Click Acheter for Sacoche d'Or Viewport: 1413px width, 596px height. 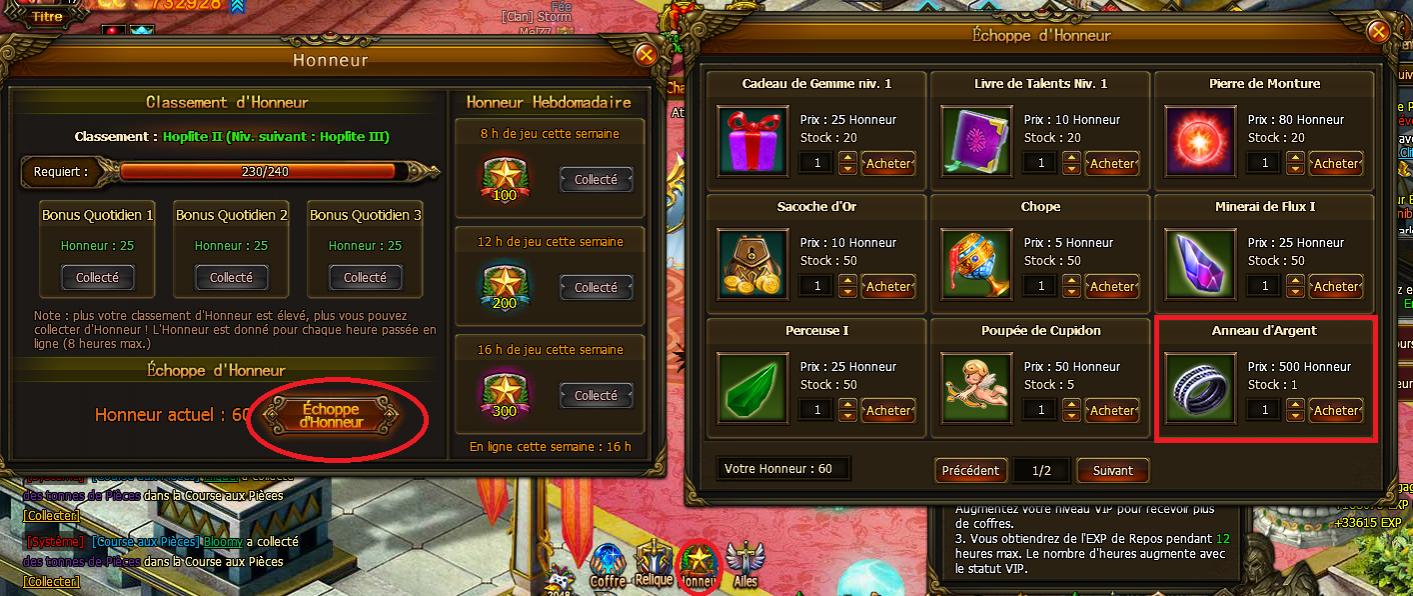[x=888, y=286]
